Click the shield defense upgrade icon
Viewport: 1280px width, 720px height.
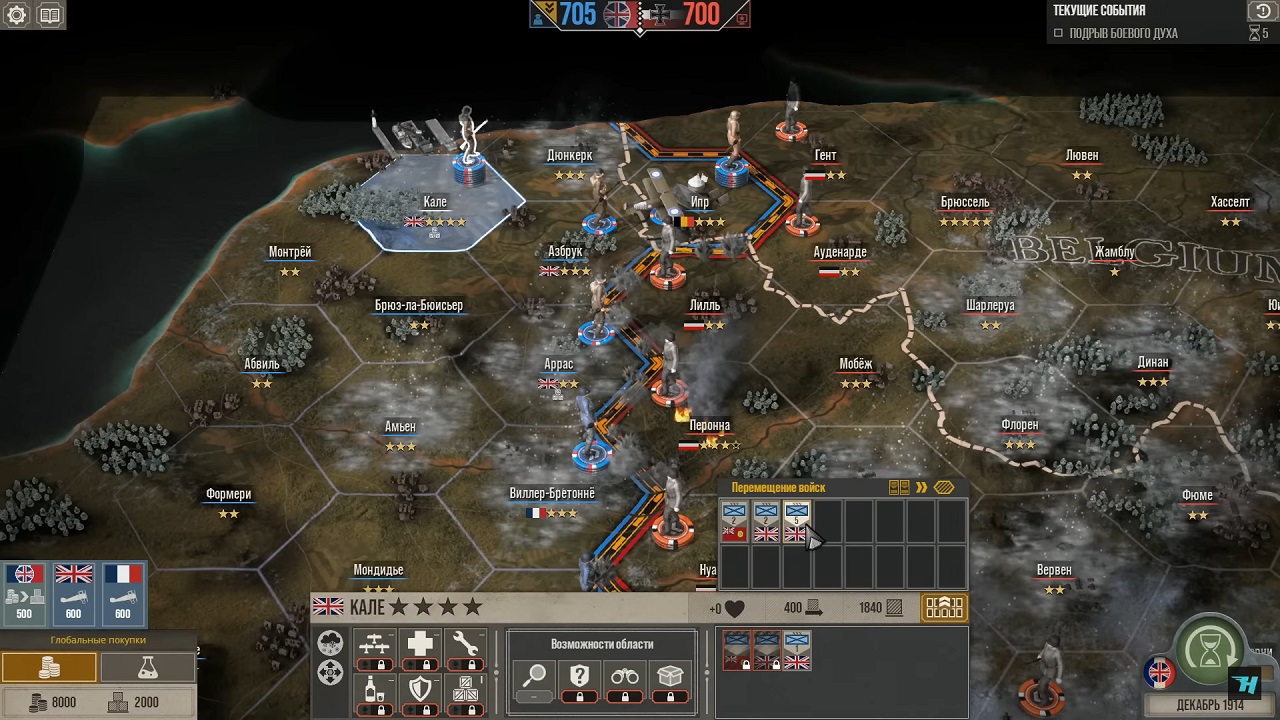[420, 688]
